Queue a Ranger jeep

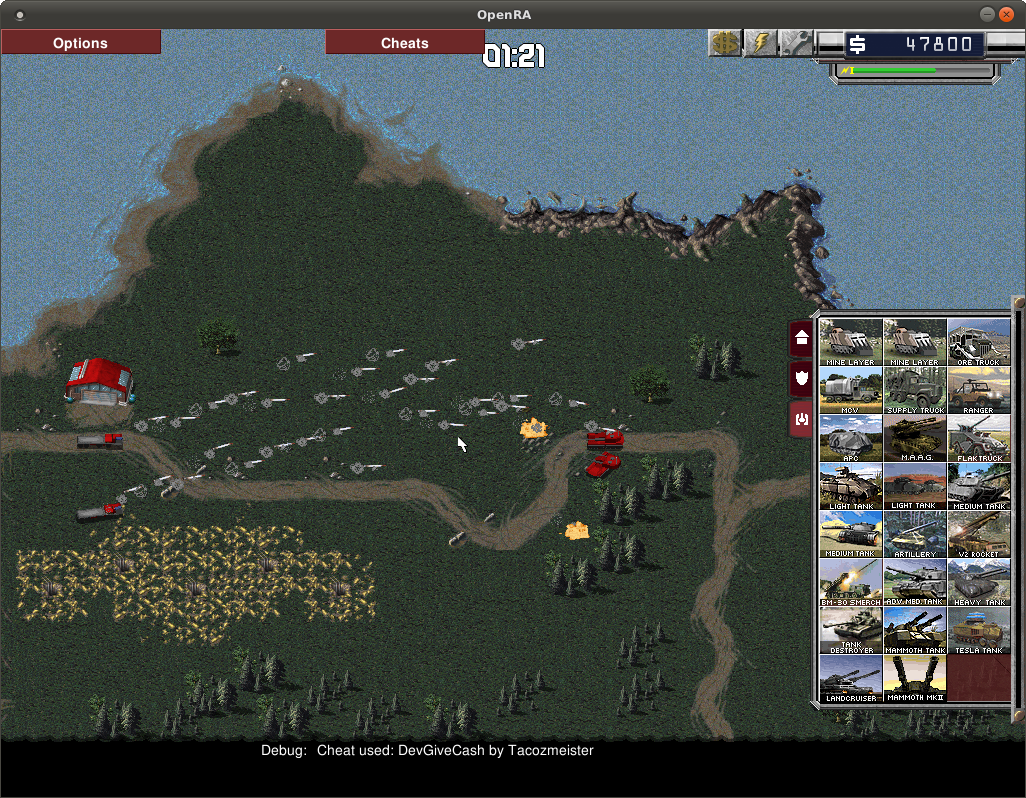(x=979, y=390)
